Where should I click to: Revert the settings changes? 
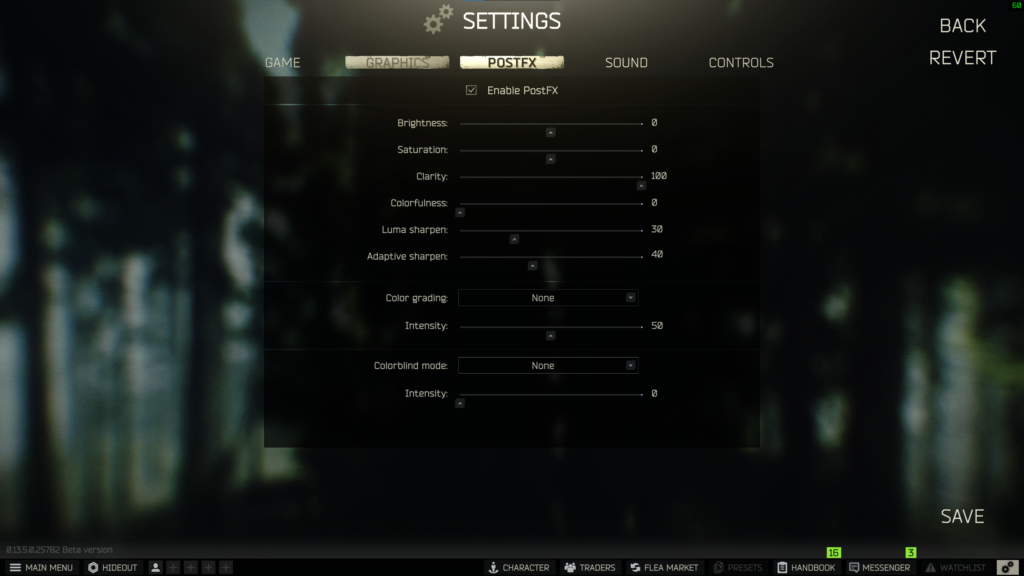962,58
